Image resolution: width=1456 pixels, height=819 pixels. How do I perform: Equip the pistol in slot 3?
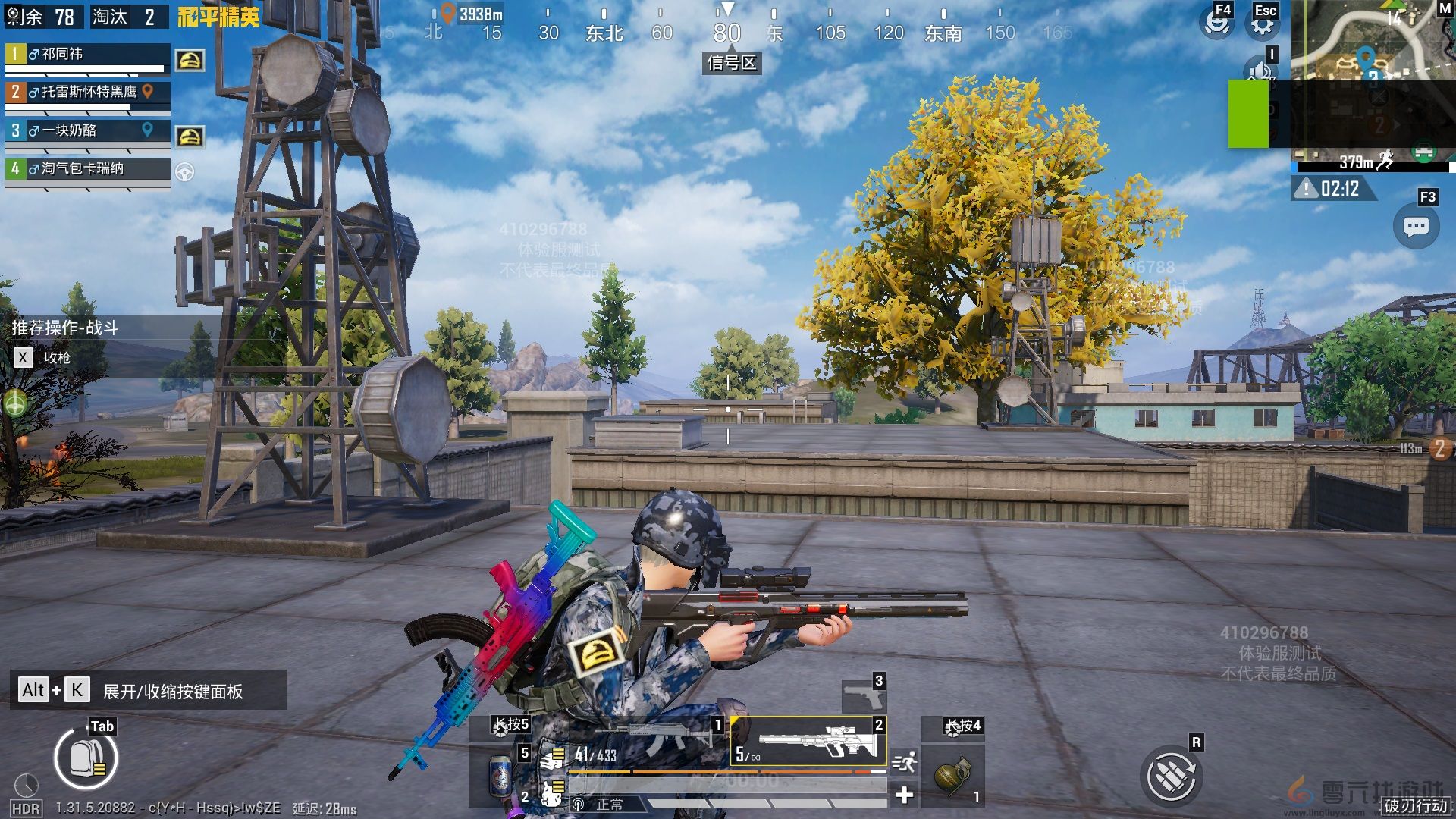pyautogui.click(x=863, y=695)
